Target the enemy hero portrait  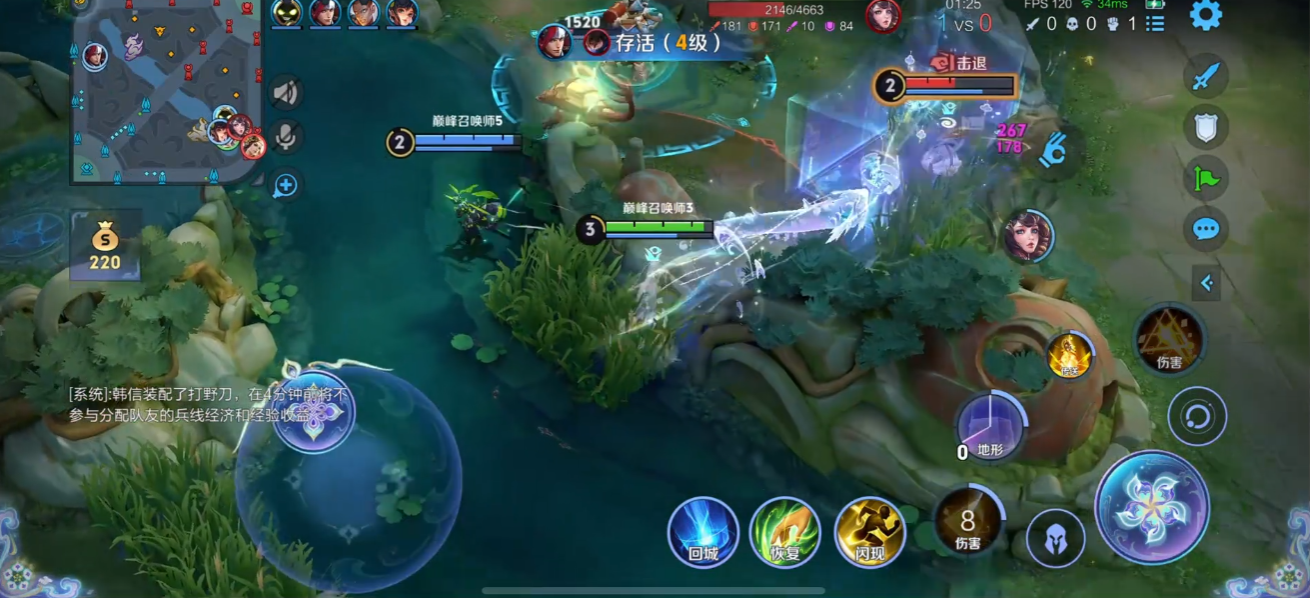pyautogui.click(x=1028, y=236)
